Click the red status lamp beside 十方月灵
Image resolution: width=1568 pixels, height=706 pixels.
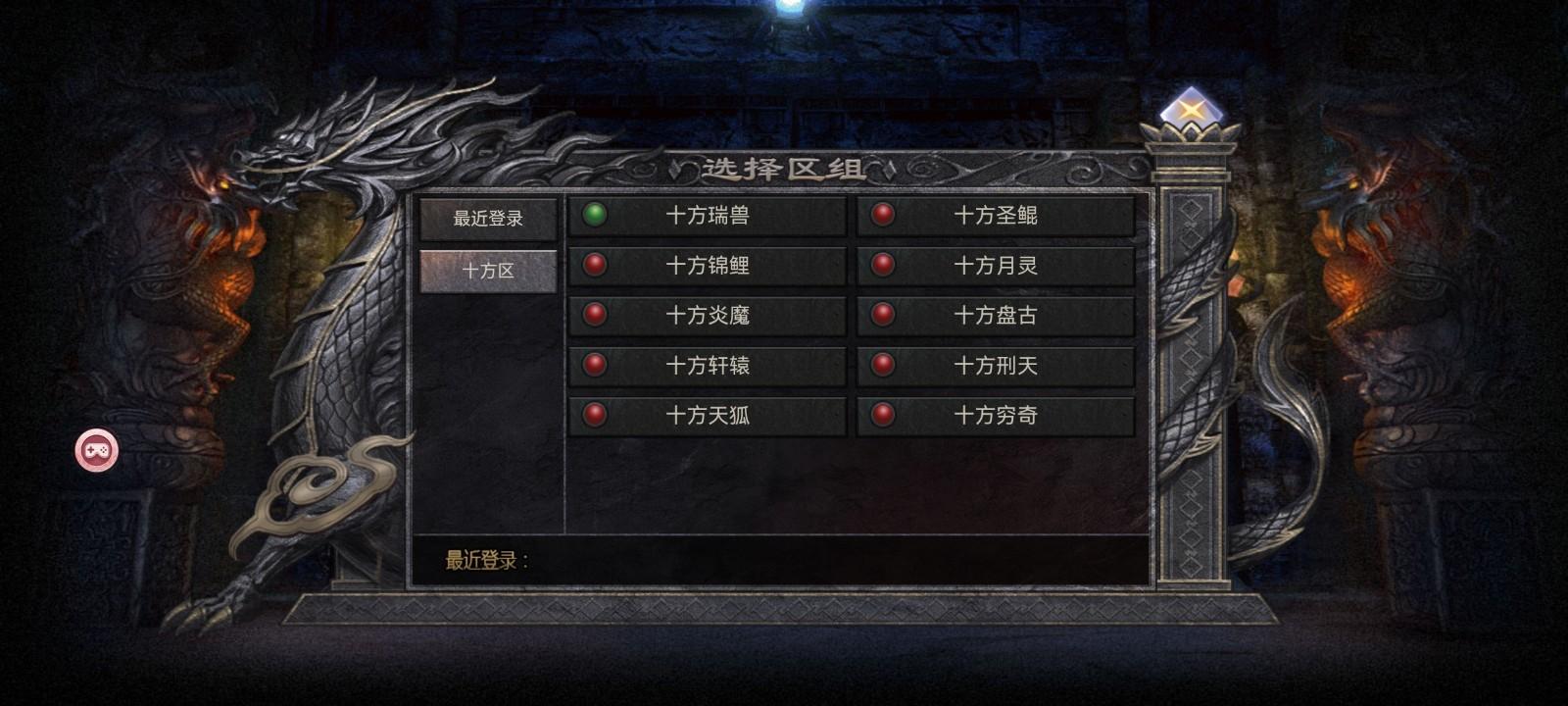pyautogui.click(x=881, y=266)
